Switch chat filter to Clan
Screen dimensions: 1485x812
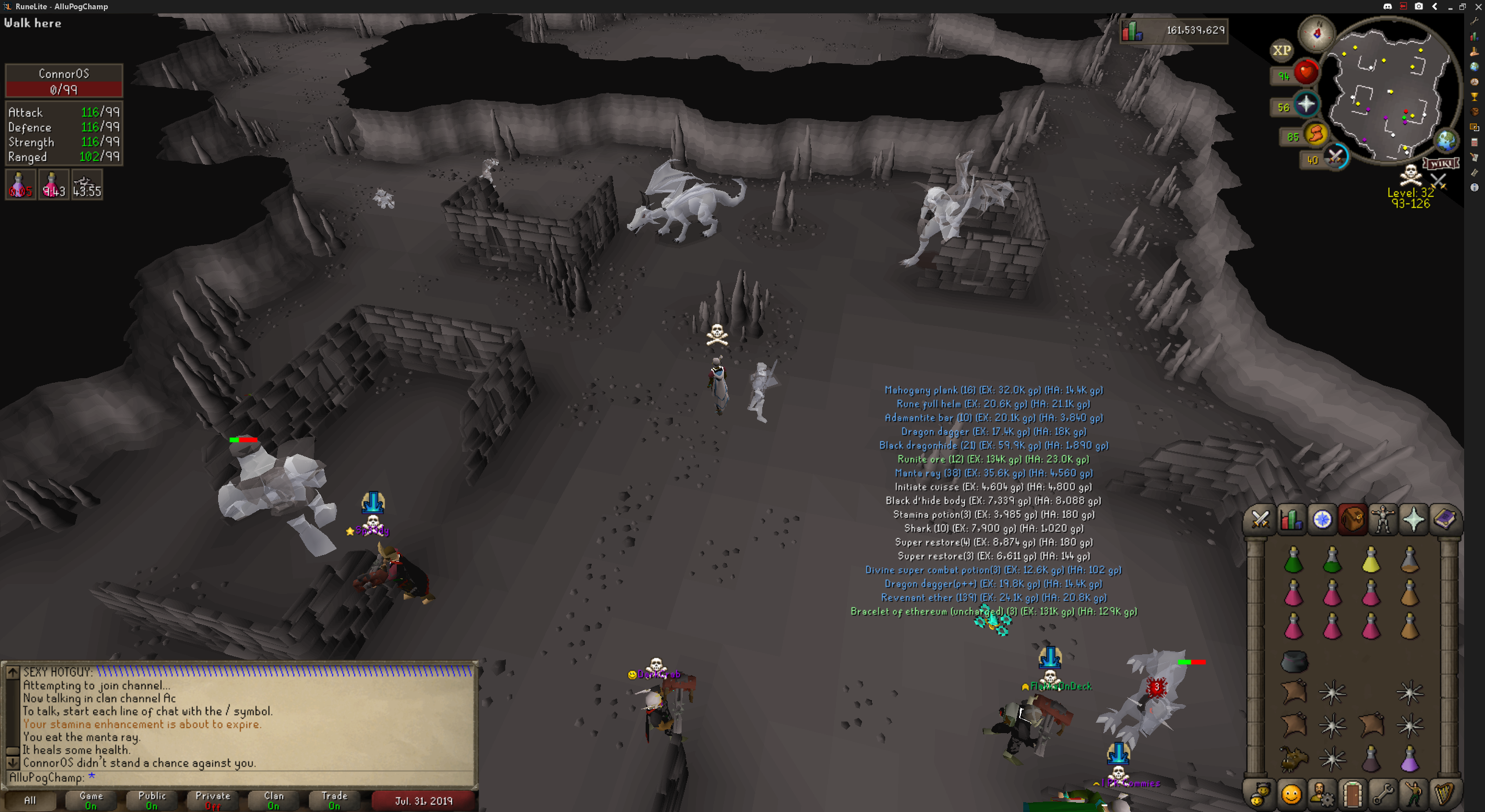pos(274,800)
